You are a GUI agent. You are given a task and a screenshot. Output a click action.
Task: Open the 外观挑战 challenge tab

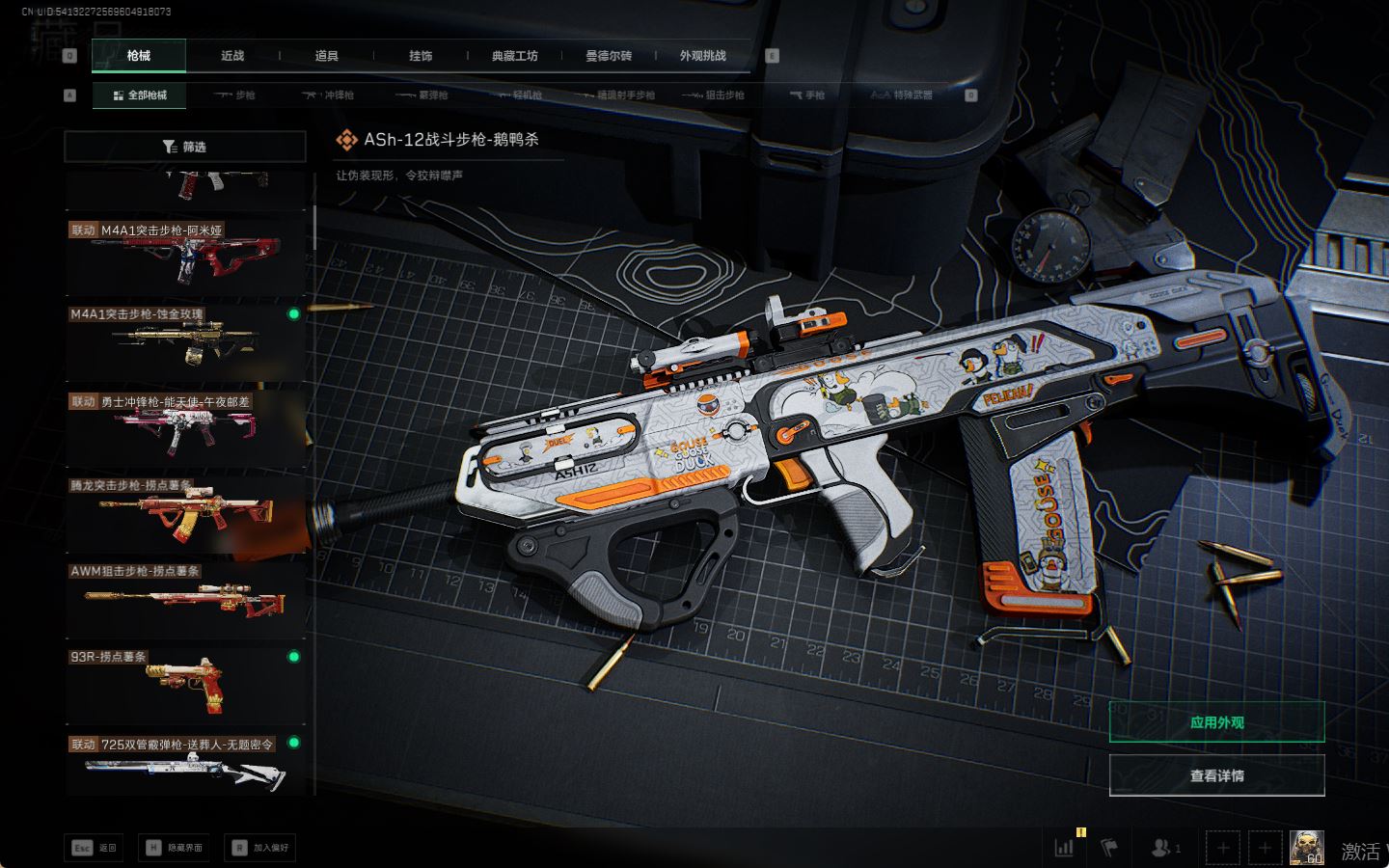tap(702, 56)
